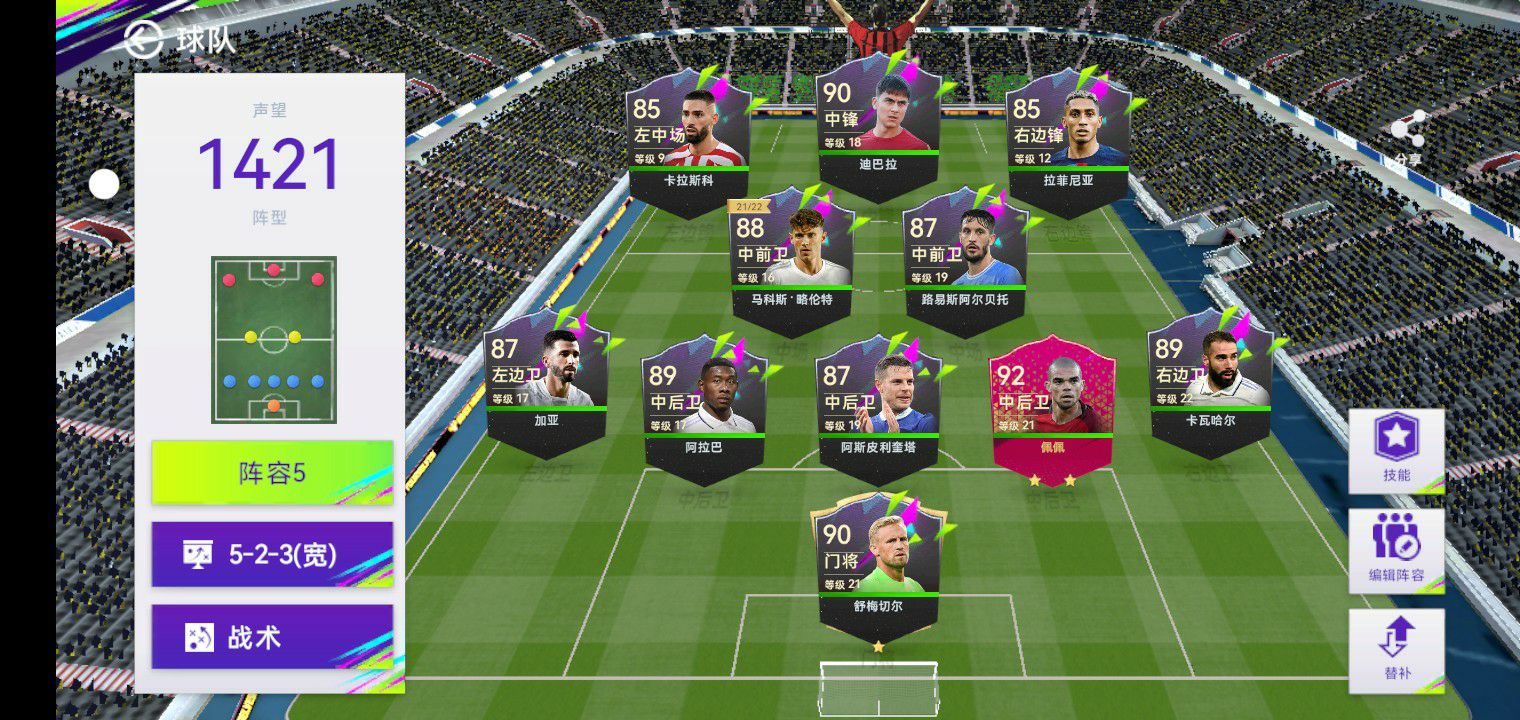Share the squad via 分享 icon
This screenshot has width=1520, height=720.
coord(1408,132)
